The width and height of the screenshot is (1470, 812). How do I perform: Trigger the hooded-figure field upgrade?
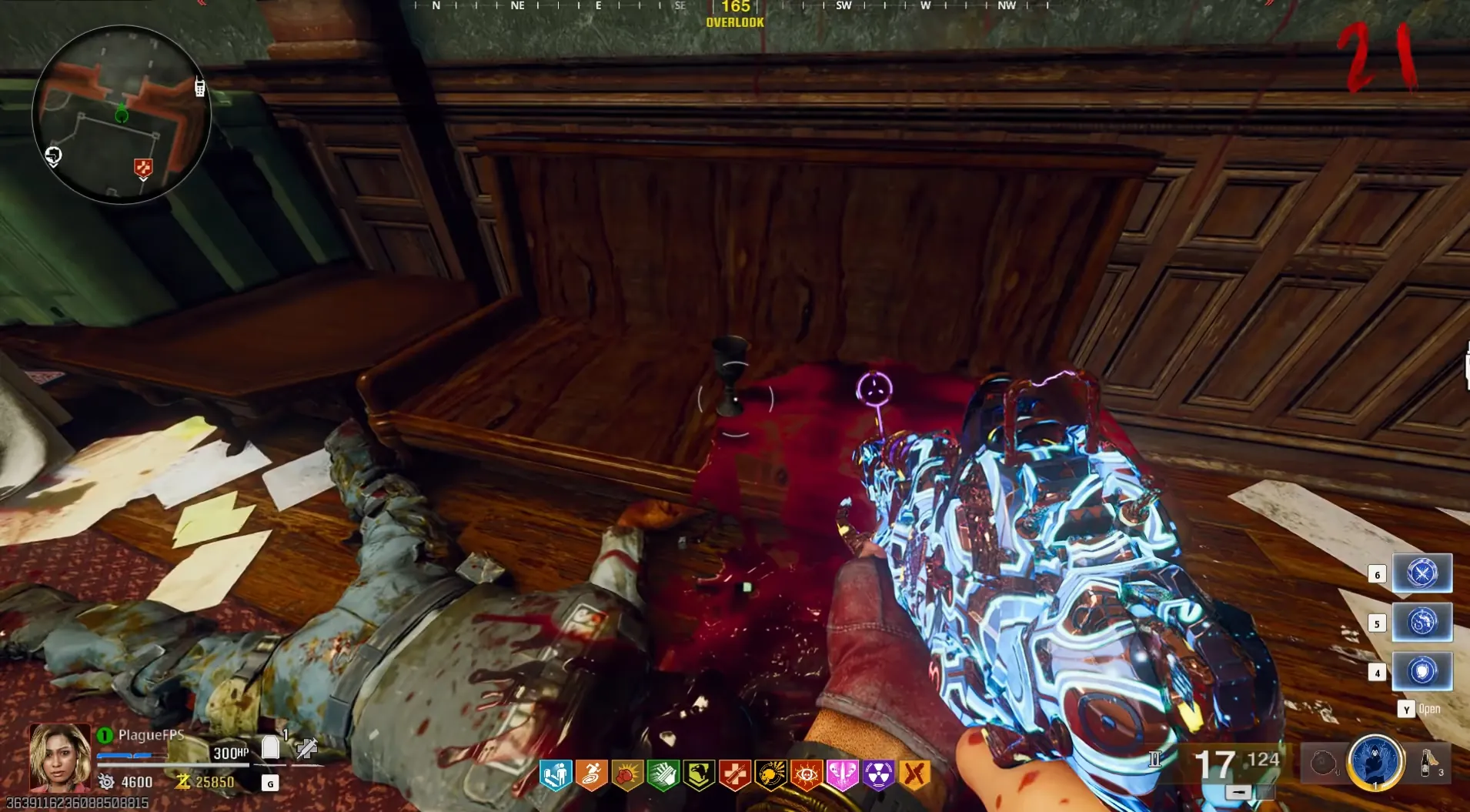tap(1375, 763)
